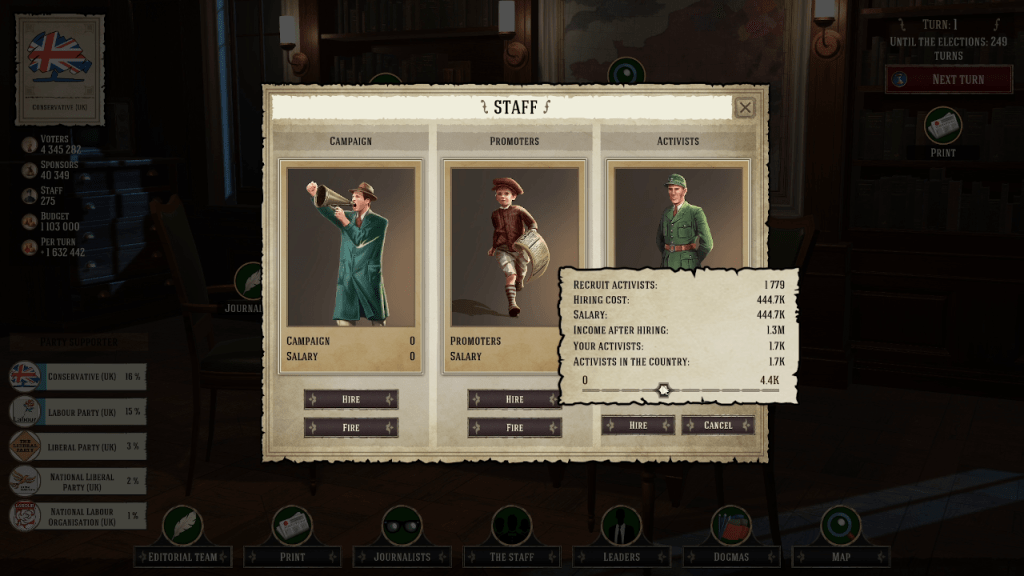Fire campaign staff
The image size is (1024, 576).
pyautogui.click(x=351, y=427)
